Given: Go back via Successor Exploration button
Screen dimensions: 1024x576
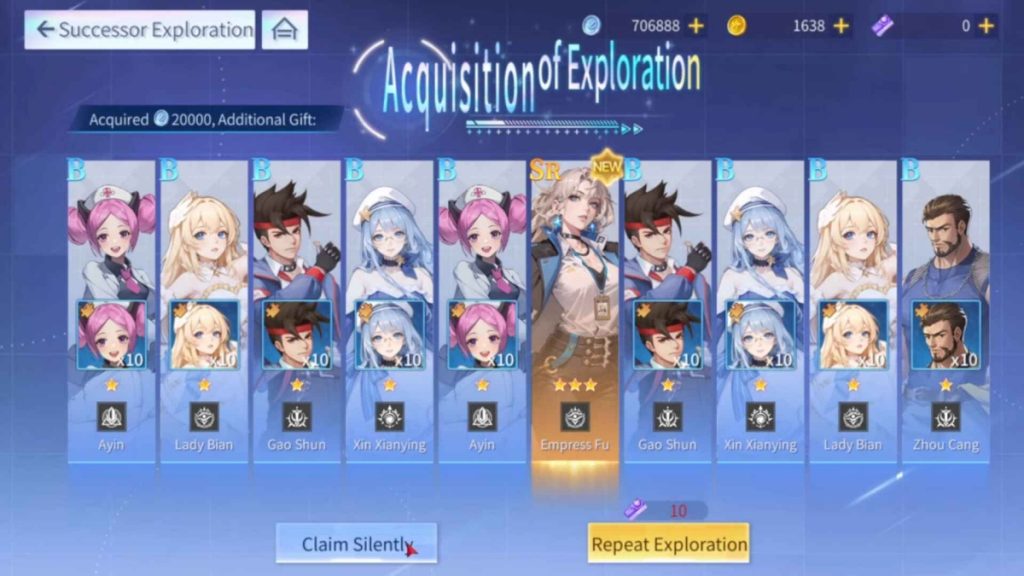Looking at the screenshot, I should [139, 30].
